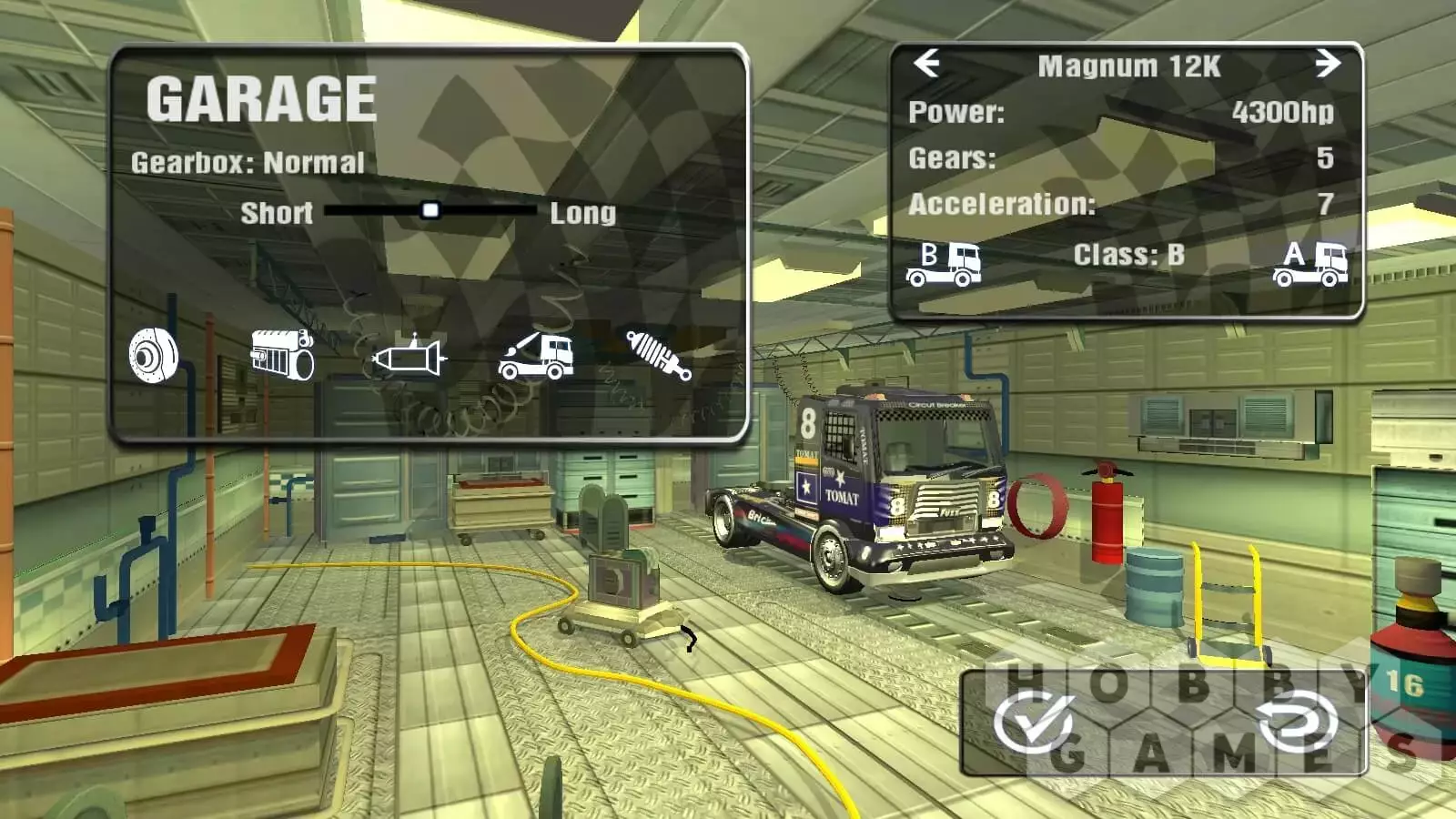Screen dimensions: 1456x819
Task: Switch to the previous truck with left arrow
Action: (x=926, y=64)
